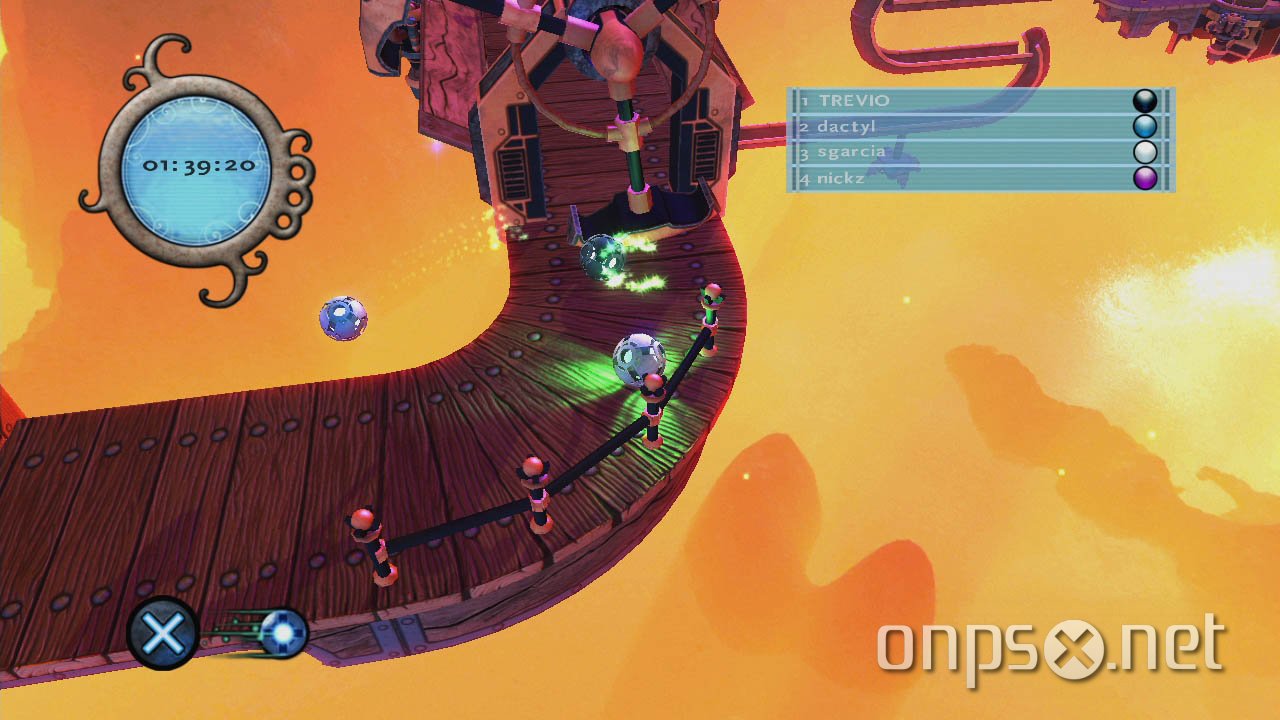Choose sgarcia's row in the standings

(x=978, y=153)
